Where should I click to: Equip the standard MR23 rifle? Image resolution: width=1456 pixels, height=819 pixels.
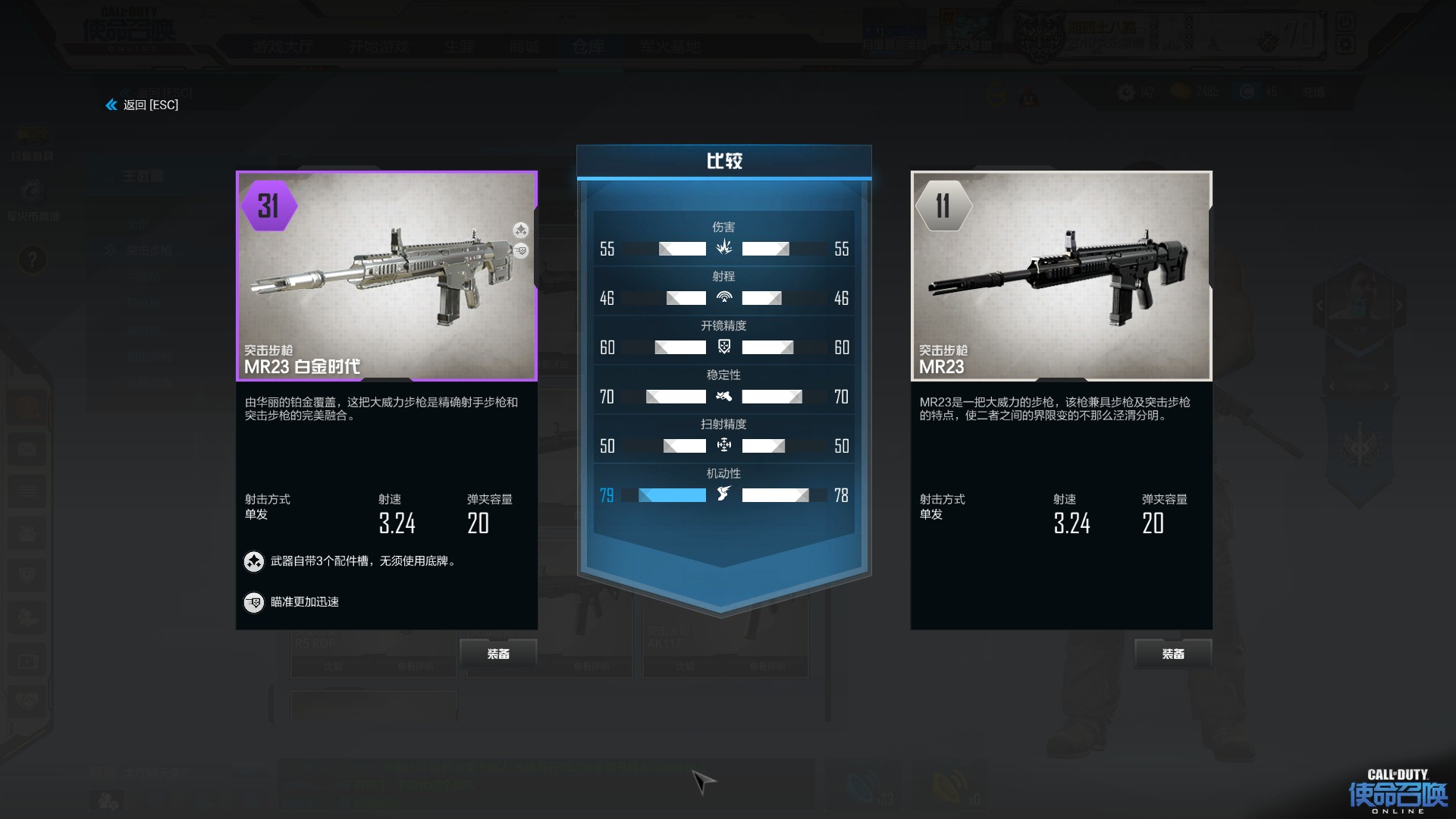tap(1172, 654)
